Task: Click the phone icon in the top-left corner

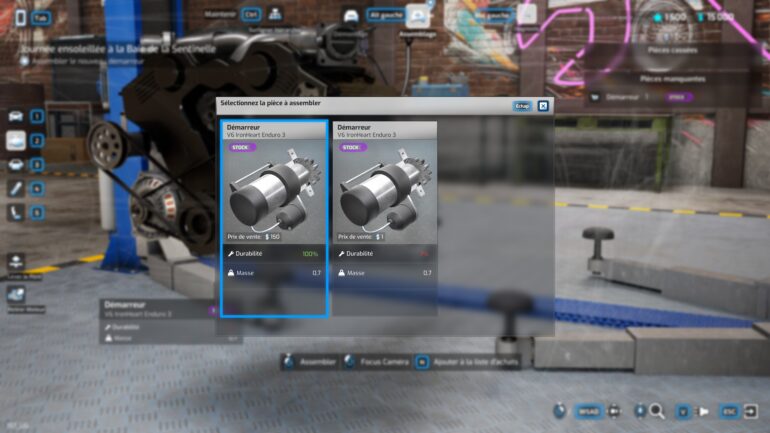Action: pyautogui.click(x=19, y=17)
